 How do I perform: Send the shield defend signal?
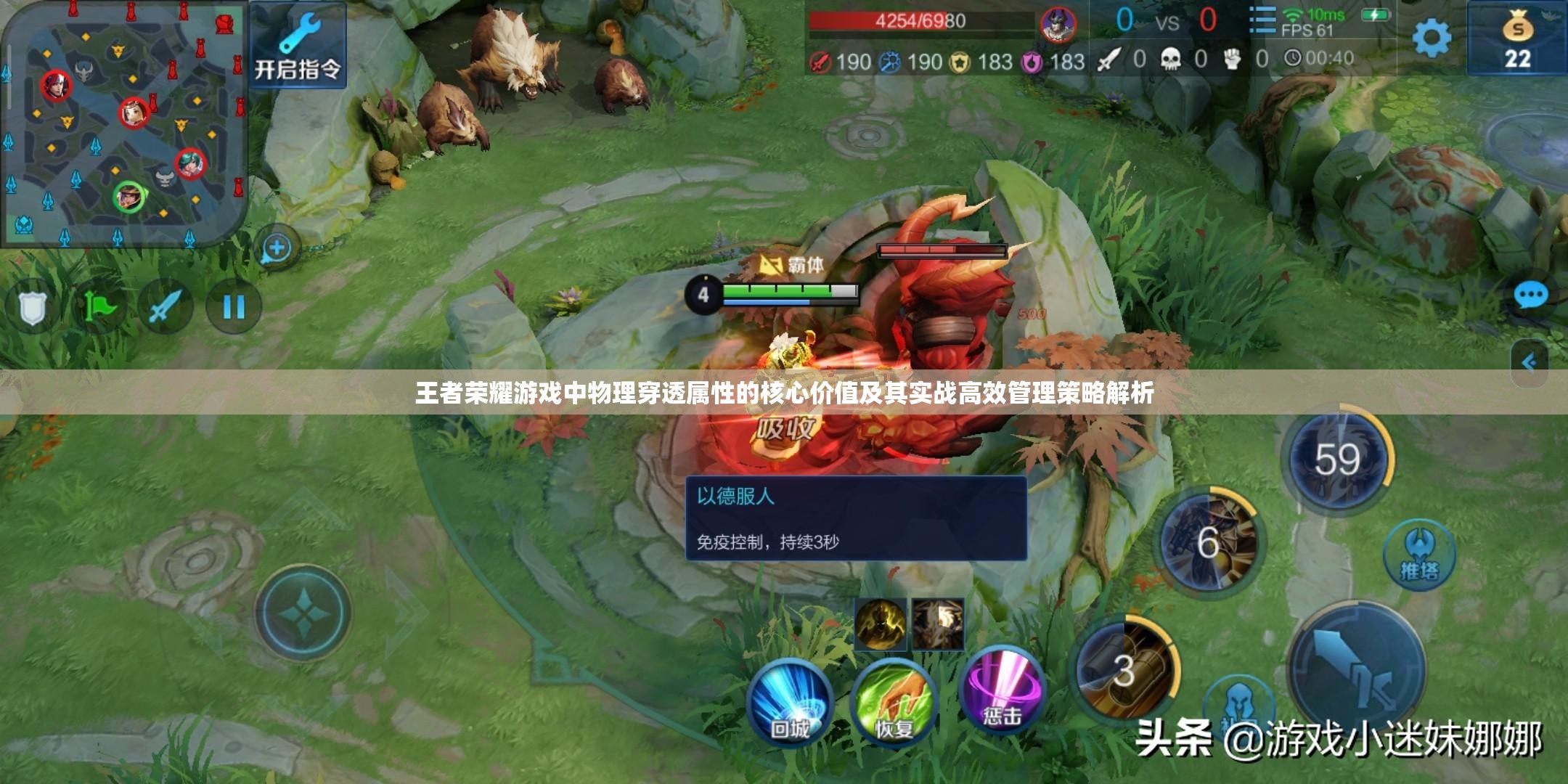coord(32,307)
